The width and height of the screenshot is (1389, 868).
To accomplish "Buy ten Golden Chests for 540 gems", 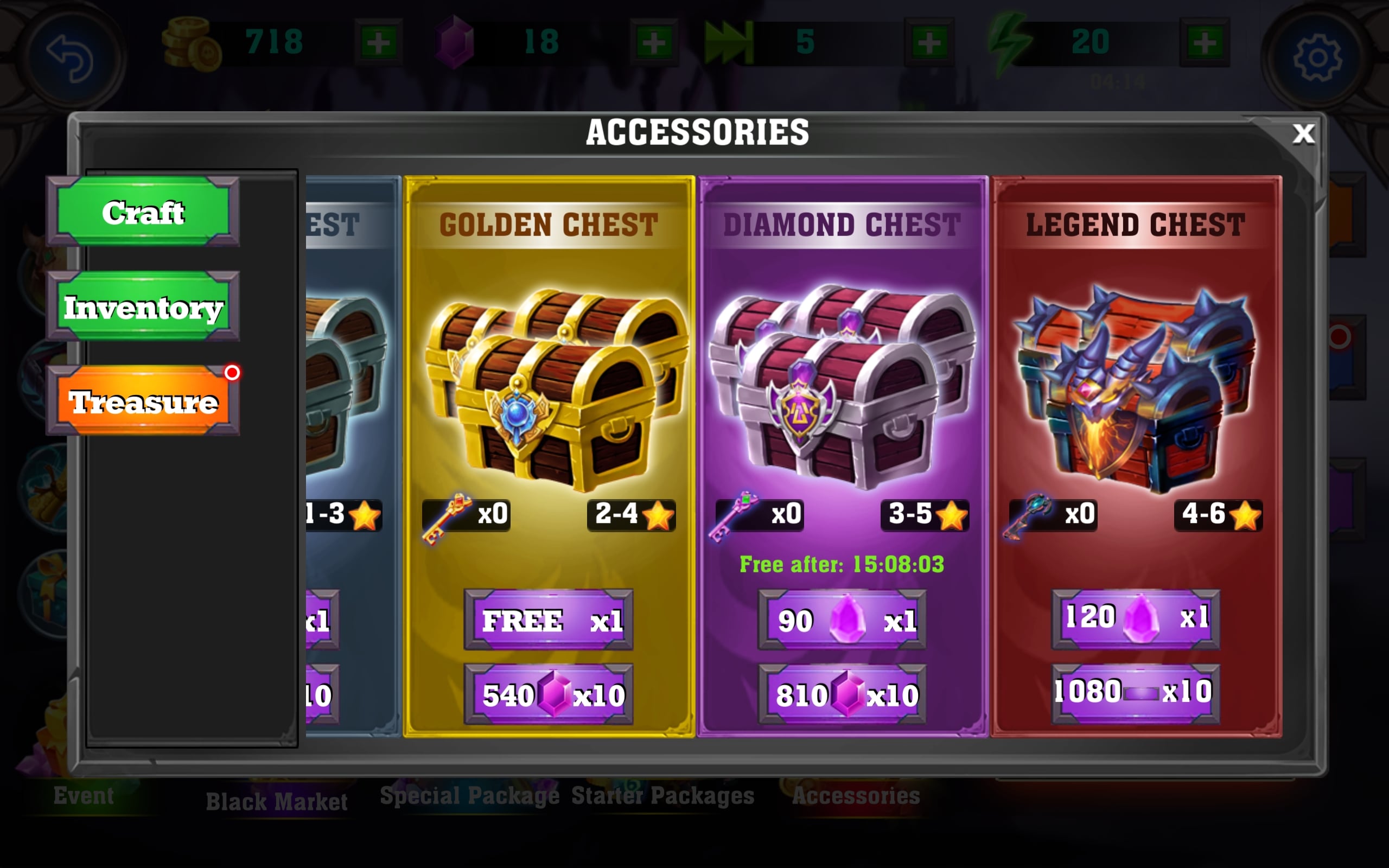I will (x=549, y=694).
